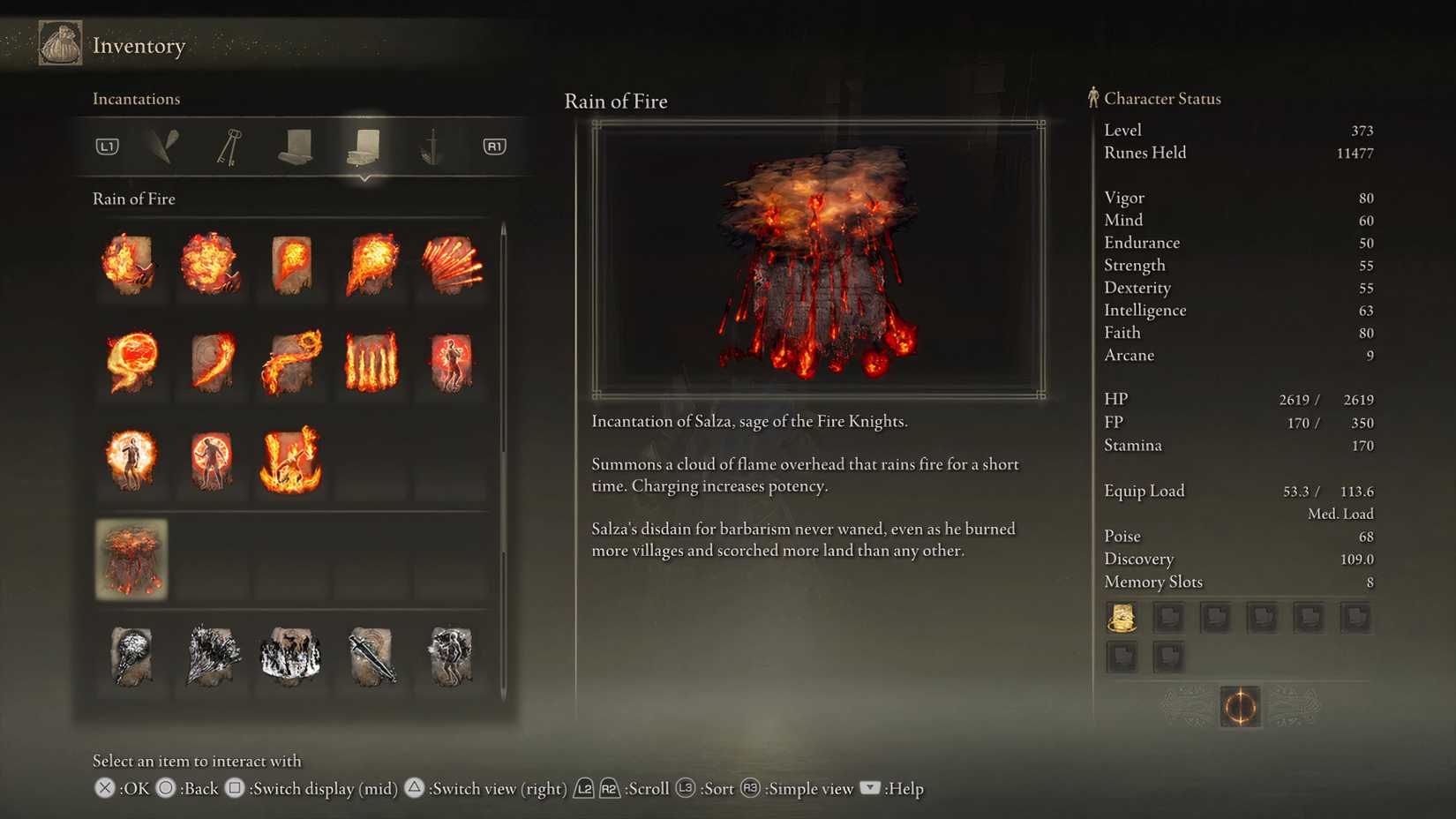Image resolution: width=1456 pixels, height=819 pixels.
Task: Toggle Simple view via the R3 prompt
Action: tap(749, 788)
